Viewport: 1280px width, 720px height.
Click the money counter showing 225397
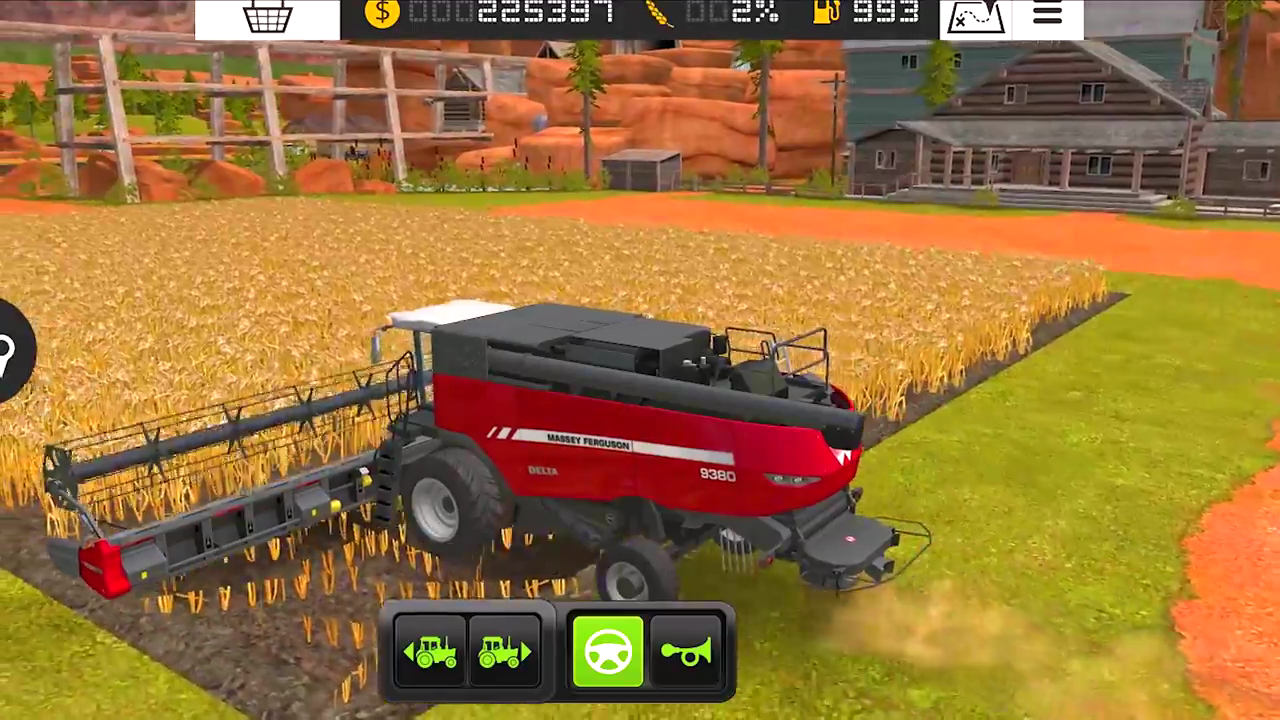tap(545, 13)
